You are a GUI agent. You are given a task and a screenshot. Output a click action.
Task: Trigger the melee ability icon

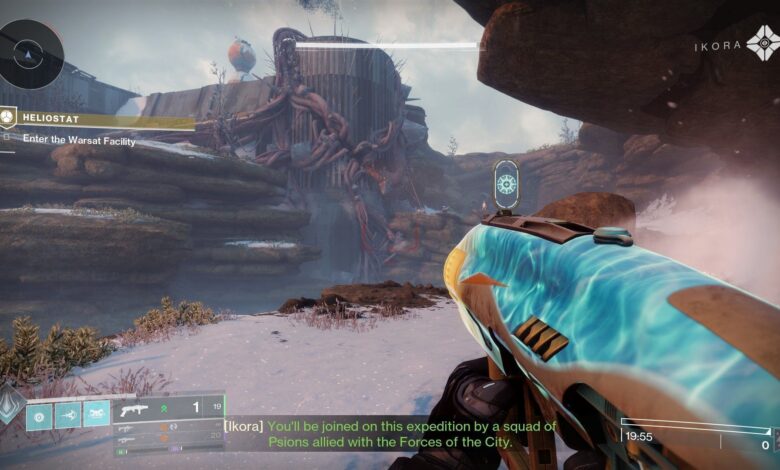(x=68, y=415)
